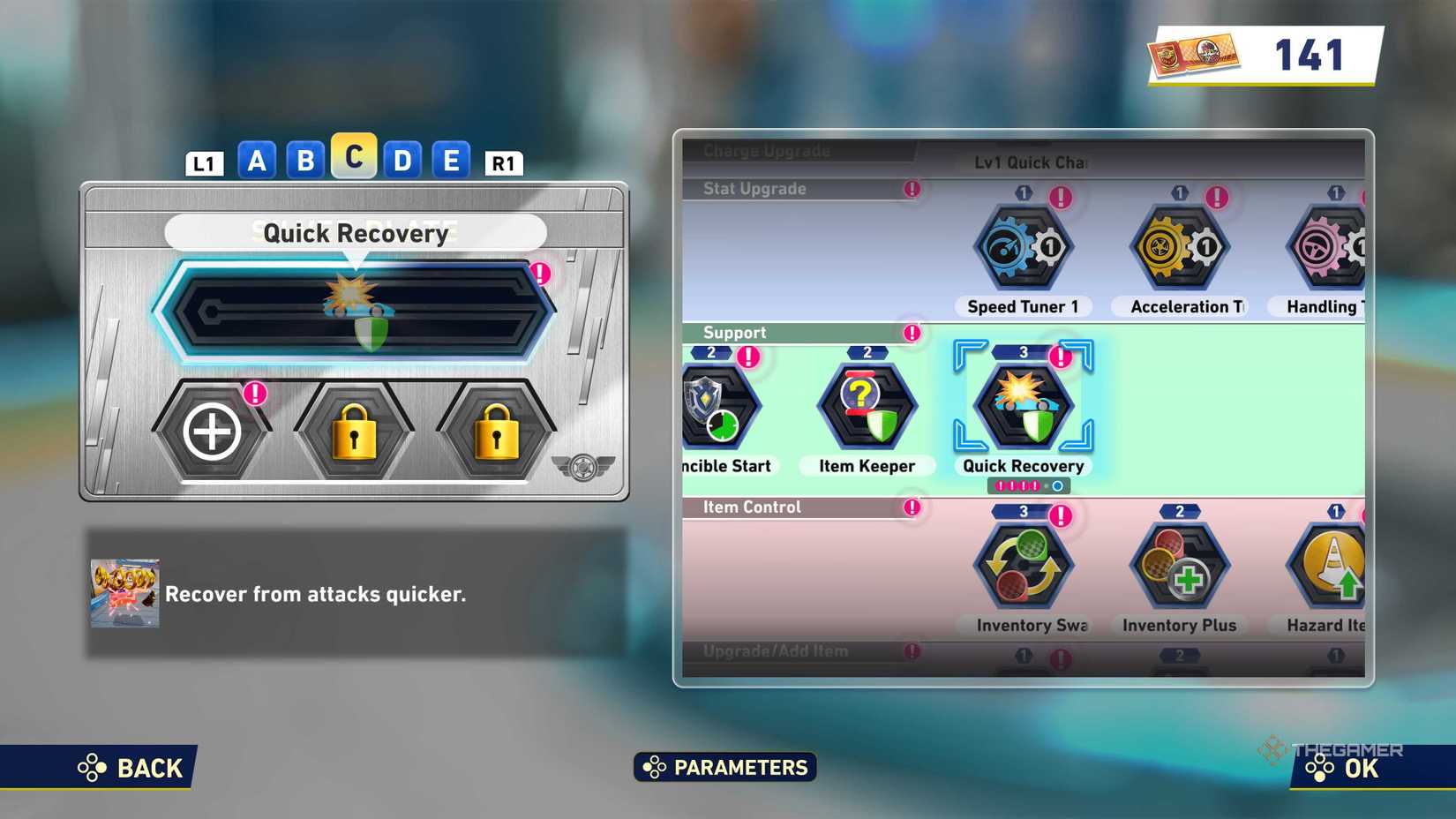The width and height of the screenshot is (1456, 819).
Task: Select the Item Keeper support skill
Action: (x=867, y=406)
